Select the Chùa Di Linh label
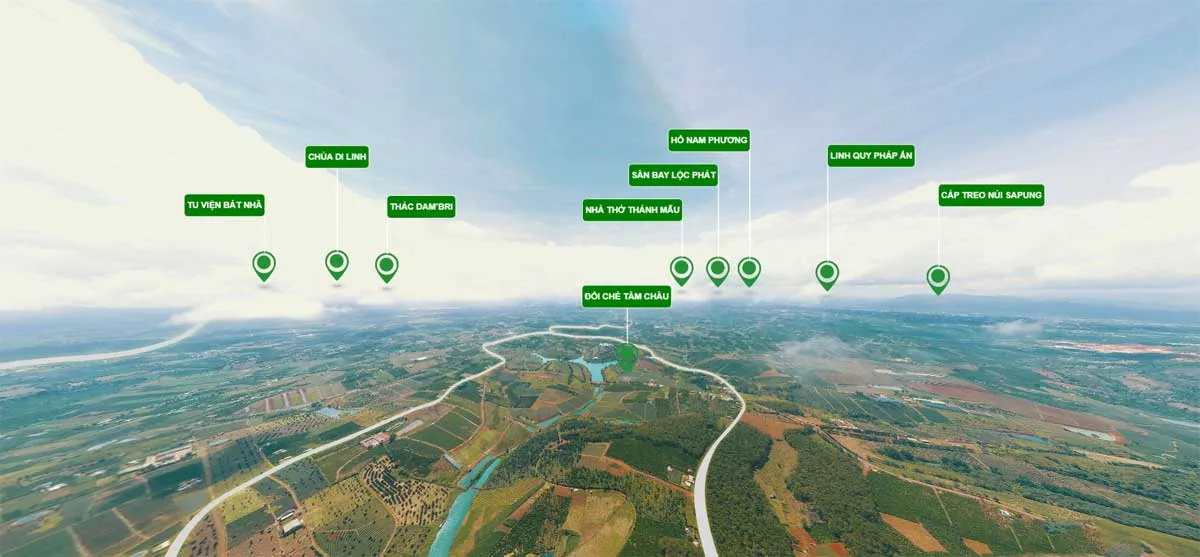This screenshot has height=557, width=1200. pyautogui.click(x=337, y=156)
